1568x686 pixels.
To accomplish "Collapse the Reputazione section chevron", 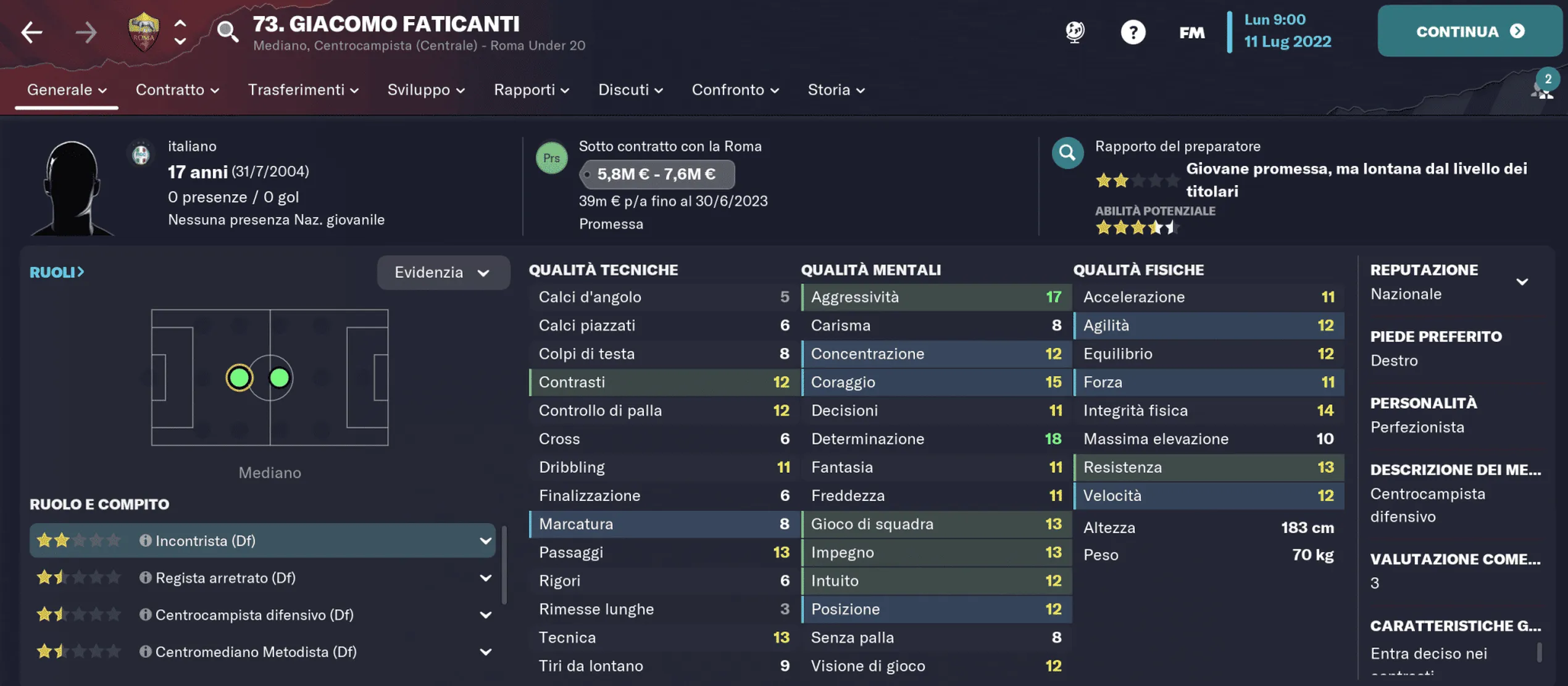I will coord(1524,281).
